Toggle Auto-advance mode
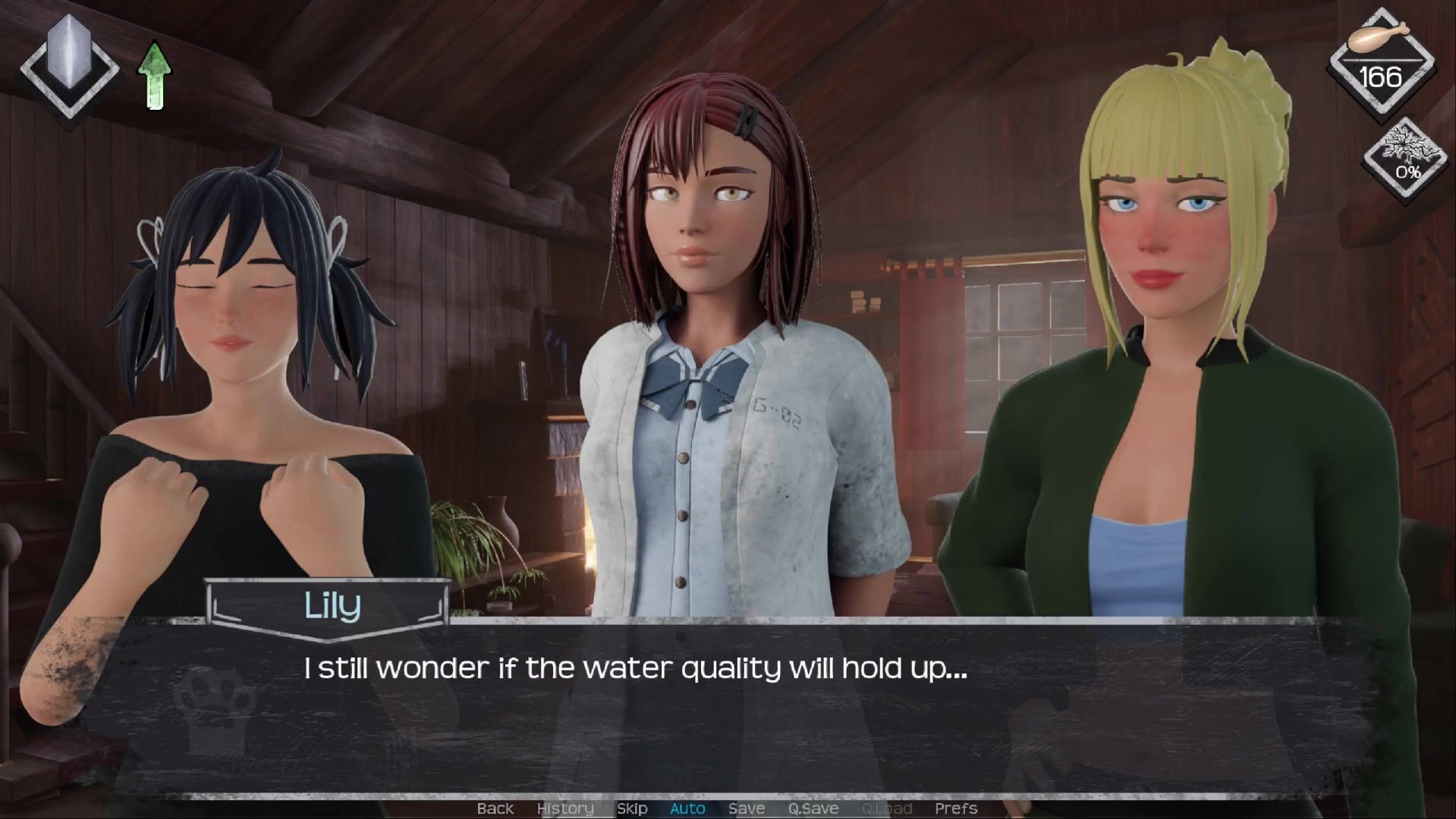Screen dimensions: 1456x819 pos(687,808)
